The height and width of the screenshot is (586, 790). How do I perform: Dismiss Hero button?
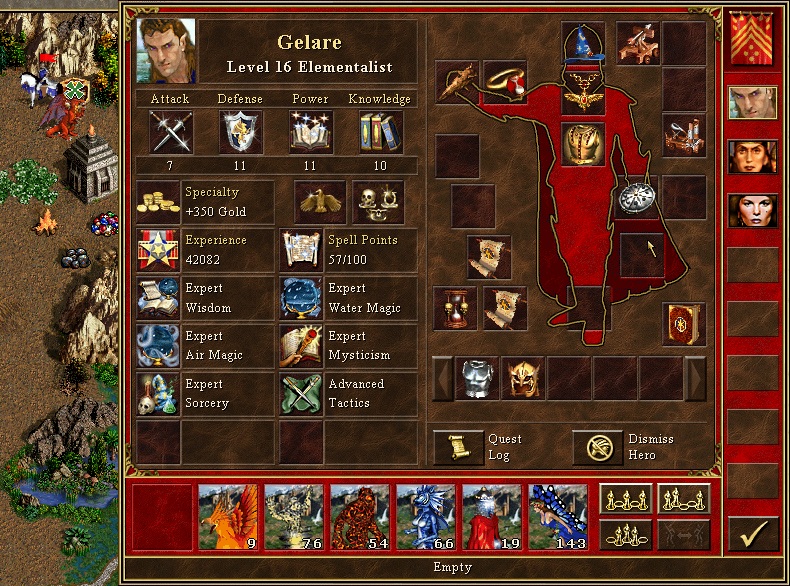pyautogui.click(x=597, y=448)
